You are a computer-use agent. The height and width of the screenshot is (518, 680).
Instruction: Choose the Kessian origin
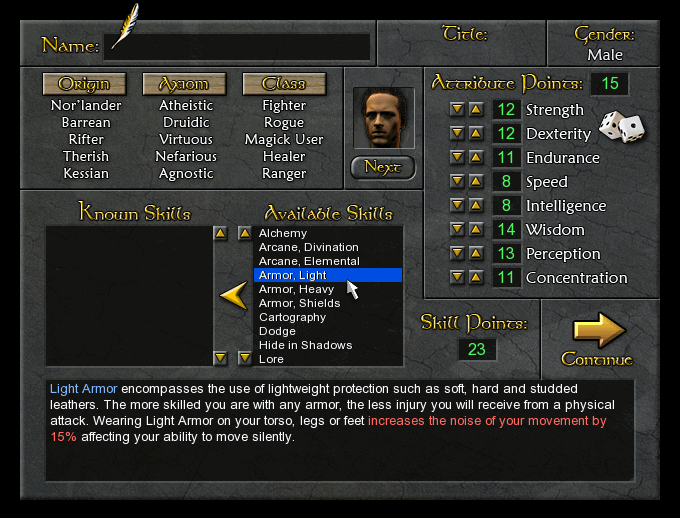click(86, 173)
